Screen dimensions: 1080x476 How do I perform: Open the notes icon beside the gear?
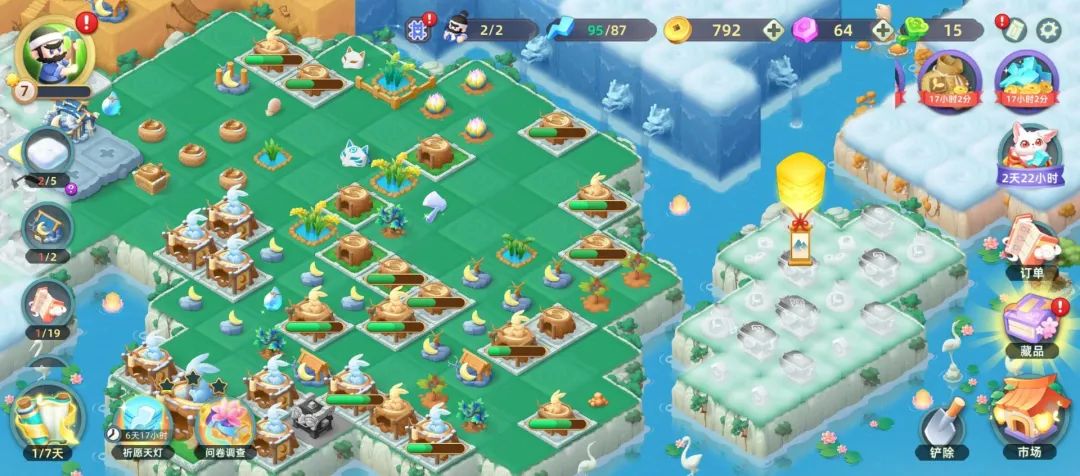[x=1014, y=29]
